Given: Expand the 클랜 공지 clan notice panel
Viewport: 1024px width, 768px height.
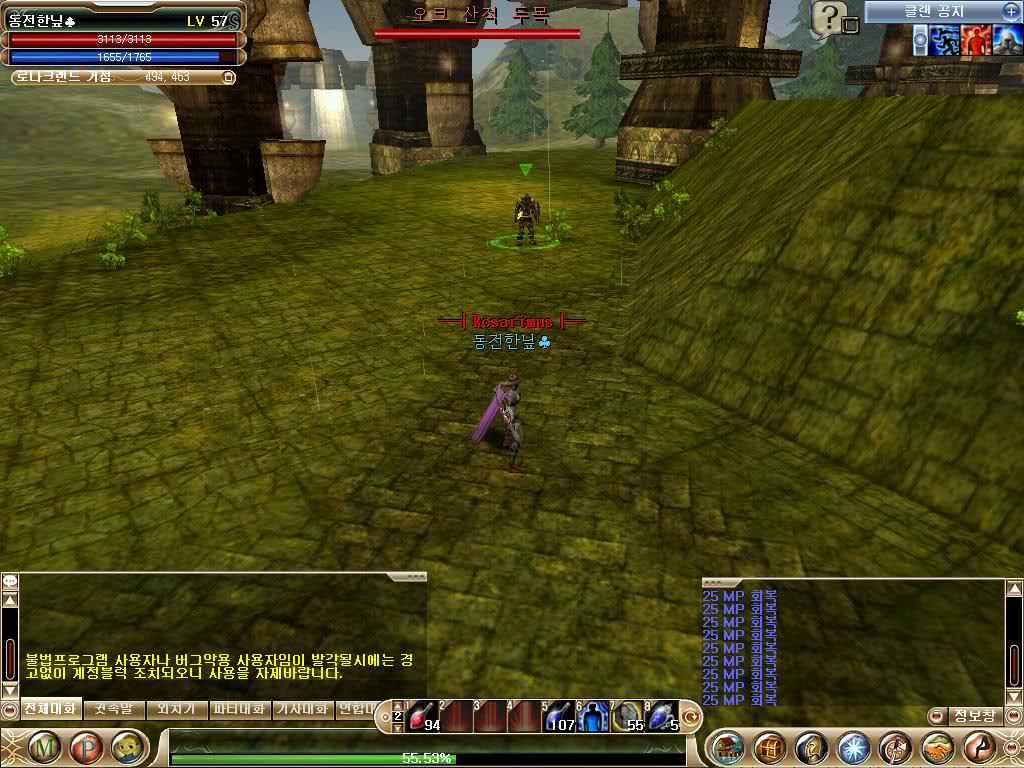Looking at the screenshot, I should pos(1010,11).
